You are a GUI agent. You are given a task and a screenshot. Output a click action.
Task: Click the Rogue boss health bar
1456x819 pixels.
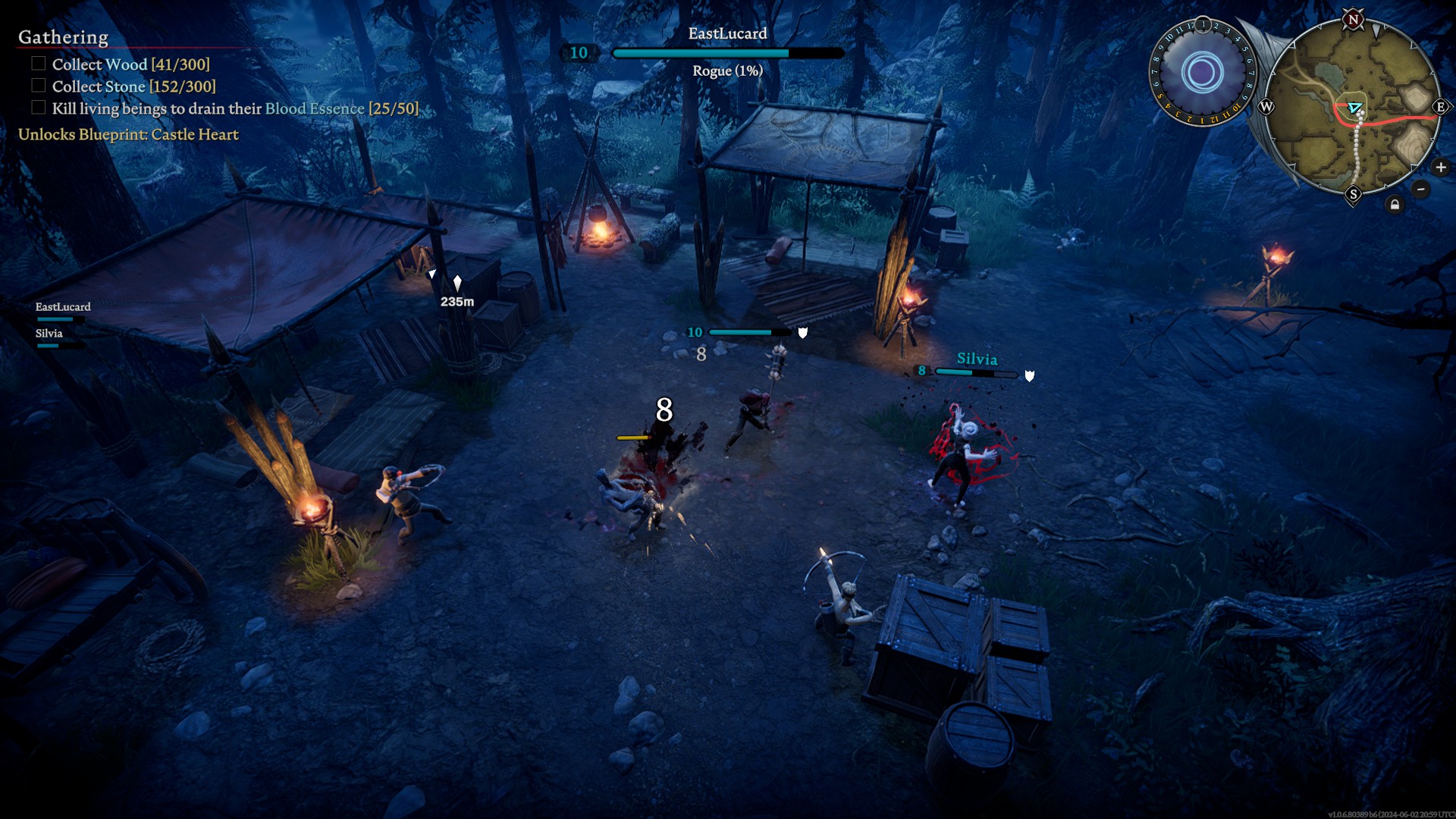[726, 53]
